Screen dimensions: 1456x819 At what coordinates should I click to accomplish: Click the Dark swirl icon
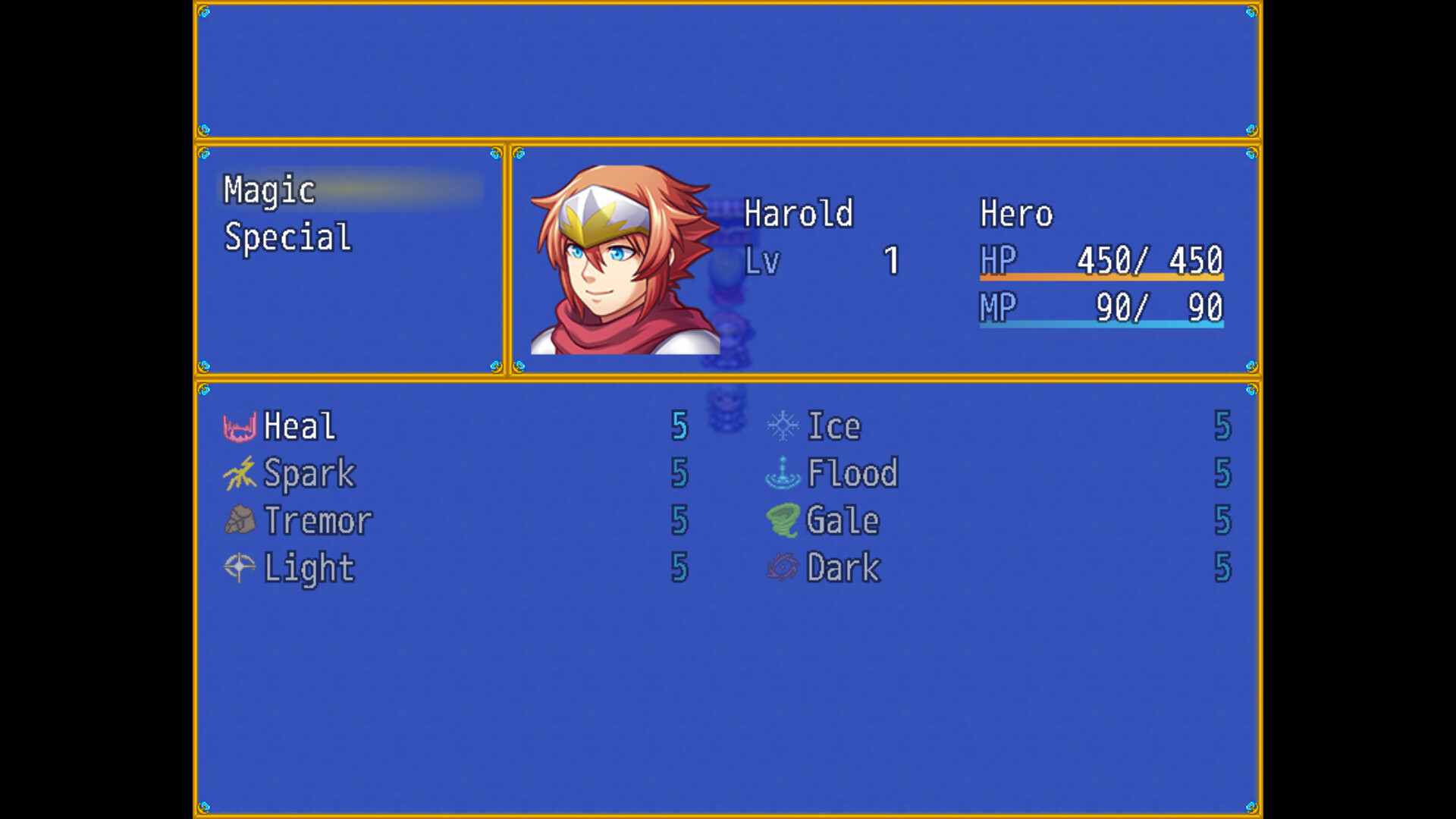pyautogui.click(x=783, y=567)
